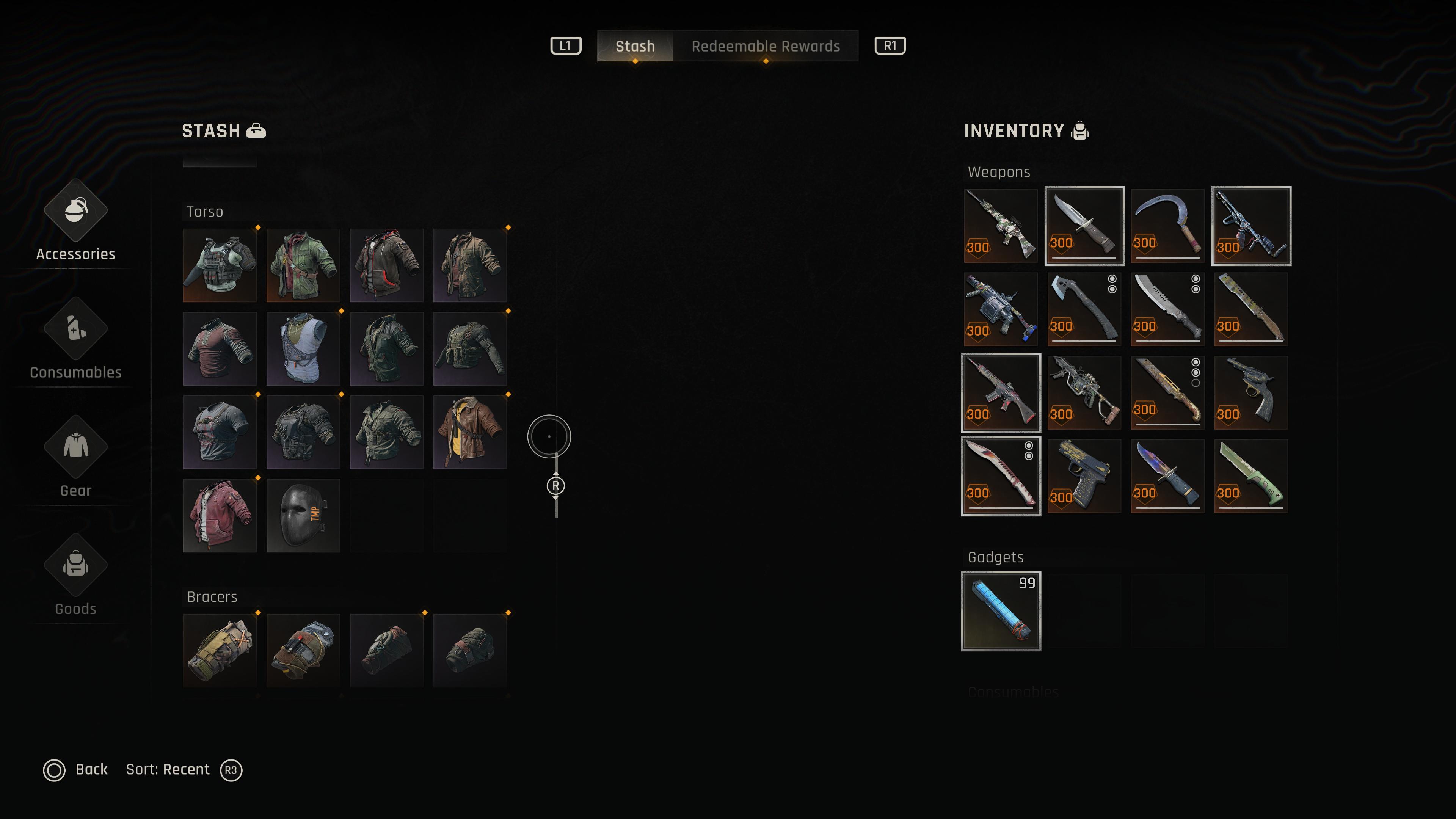Select the red hoodie torso item
Screen dimensions: 1456x819
tap(220, 516)
